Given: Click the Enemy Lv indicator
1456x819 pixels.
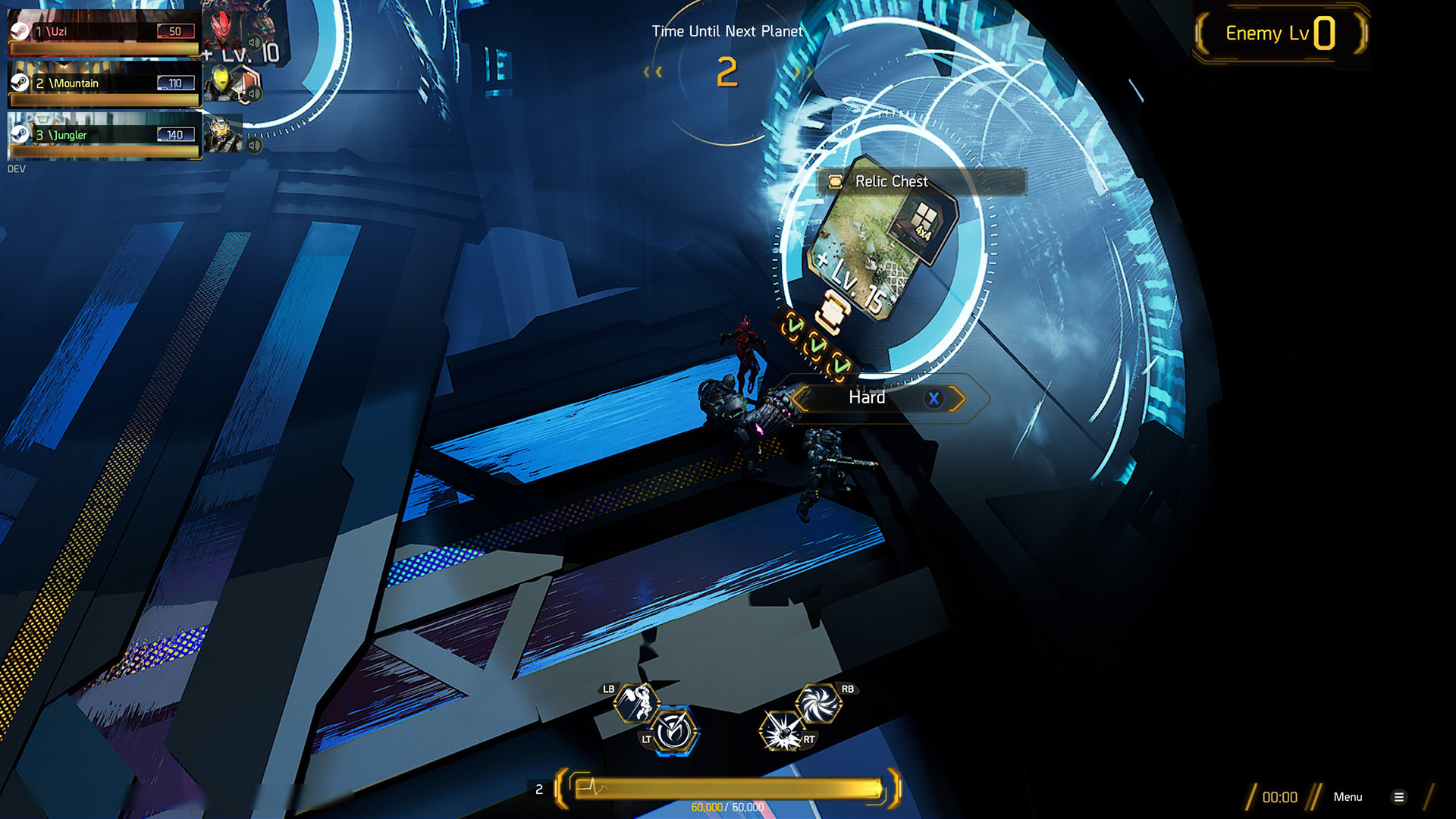Looking at the screenshot, I should [x=1281, y=33].
